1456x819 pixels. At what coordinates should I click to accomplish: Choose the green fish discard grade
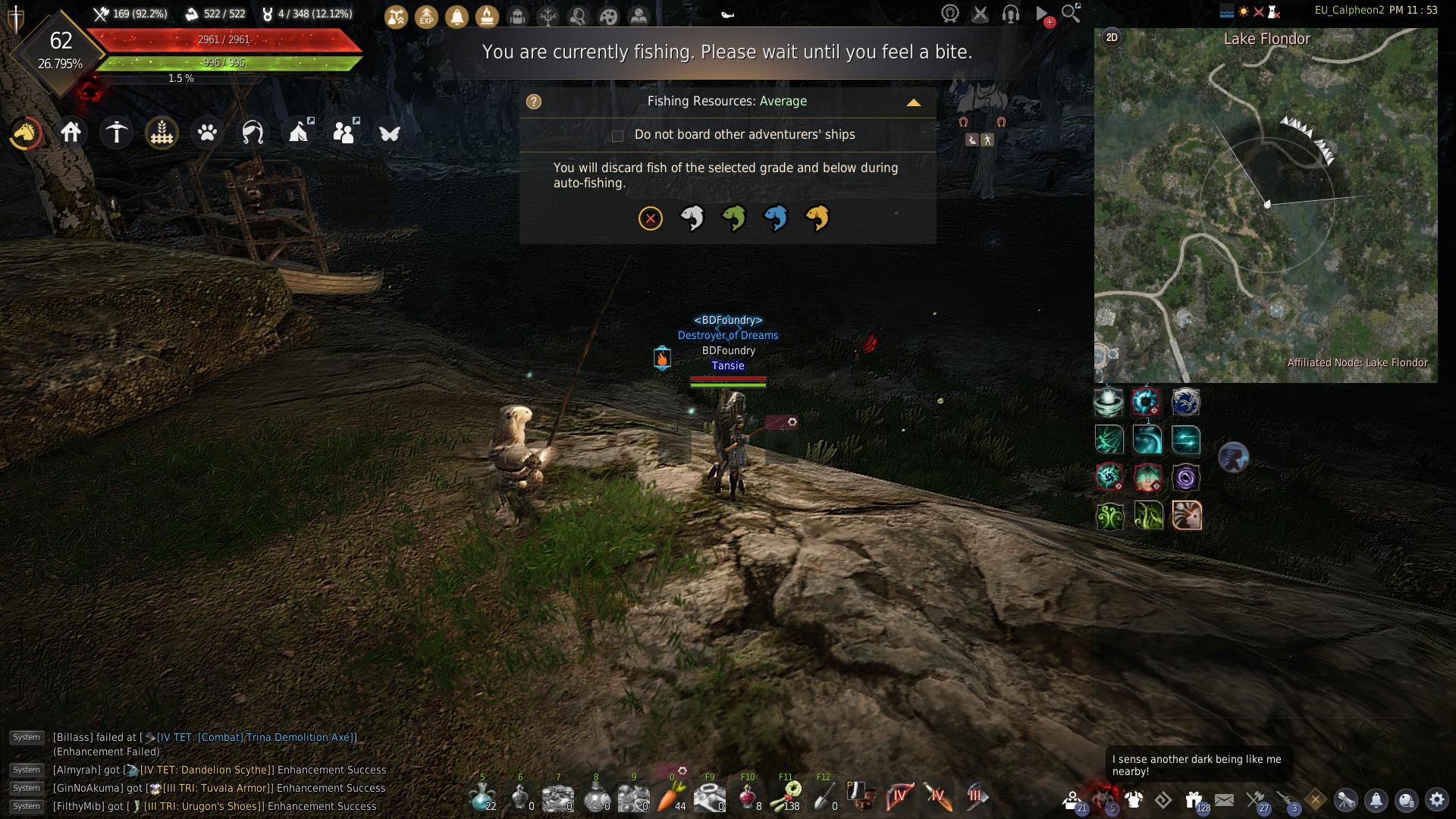point(733,218)
